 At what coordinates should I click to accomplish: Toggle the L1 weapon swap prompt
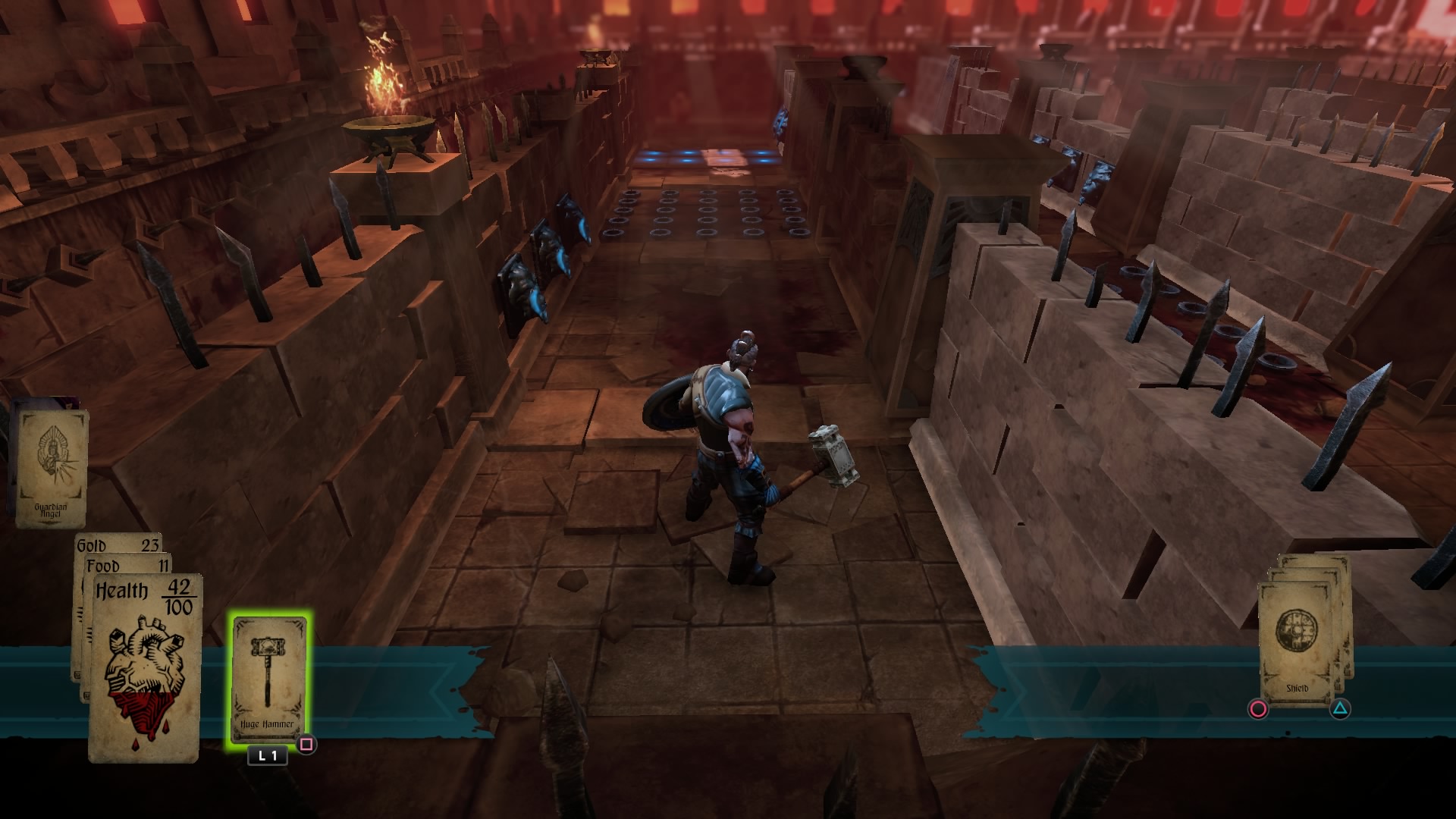[266, 755]
